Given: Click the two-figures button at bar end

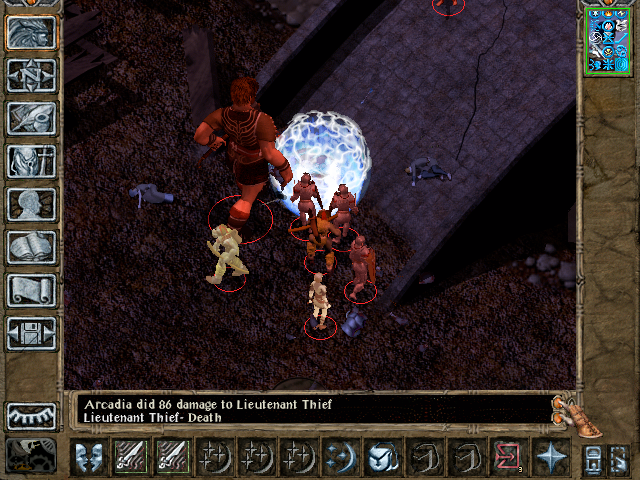Looking at the screenshot, I should (593, 458).
